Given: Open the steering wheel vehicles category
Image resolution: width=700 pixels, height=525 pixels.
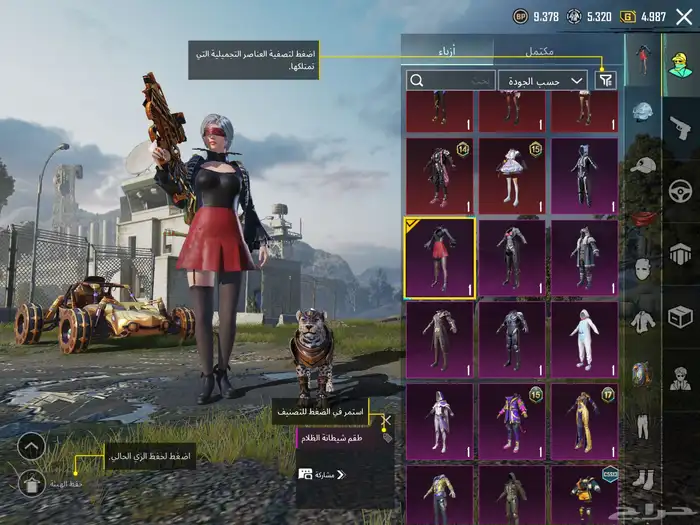Looking at the screenshot, I should pos(680,190).
